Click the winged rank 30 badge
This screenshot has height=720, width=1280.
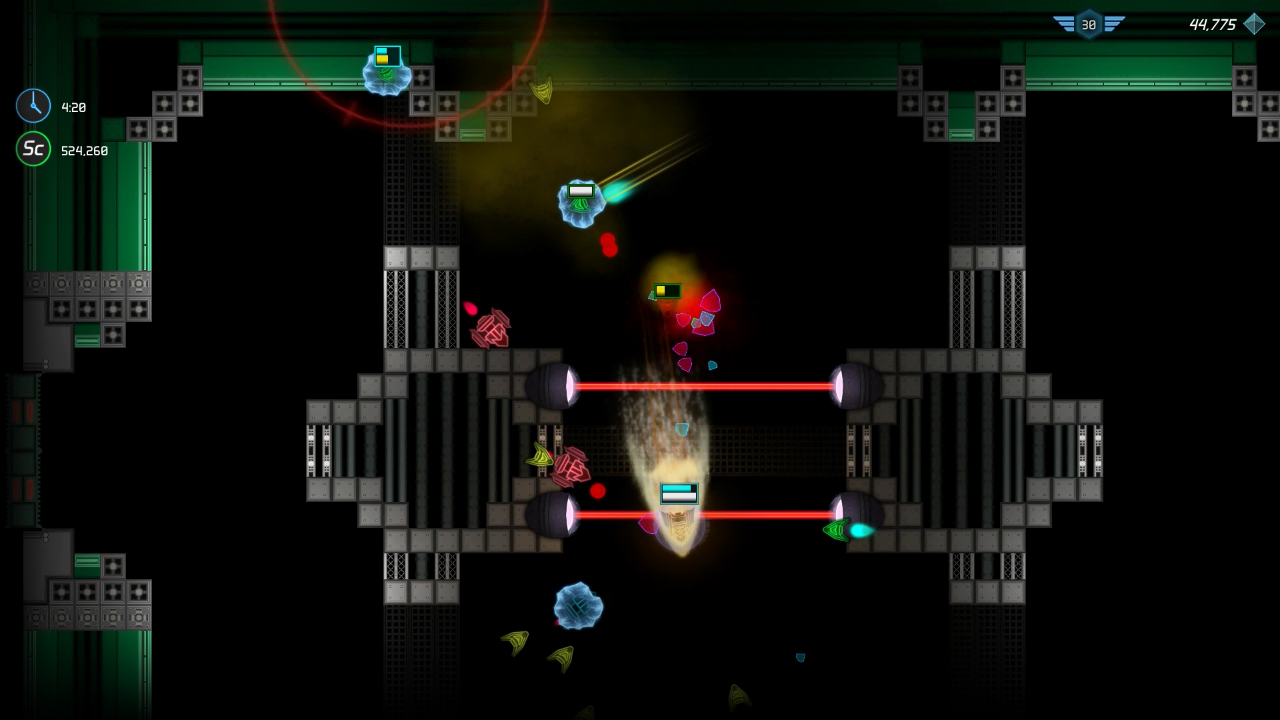pos(1090,24)
